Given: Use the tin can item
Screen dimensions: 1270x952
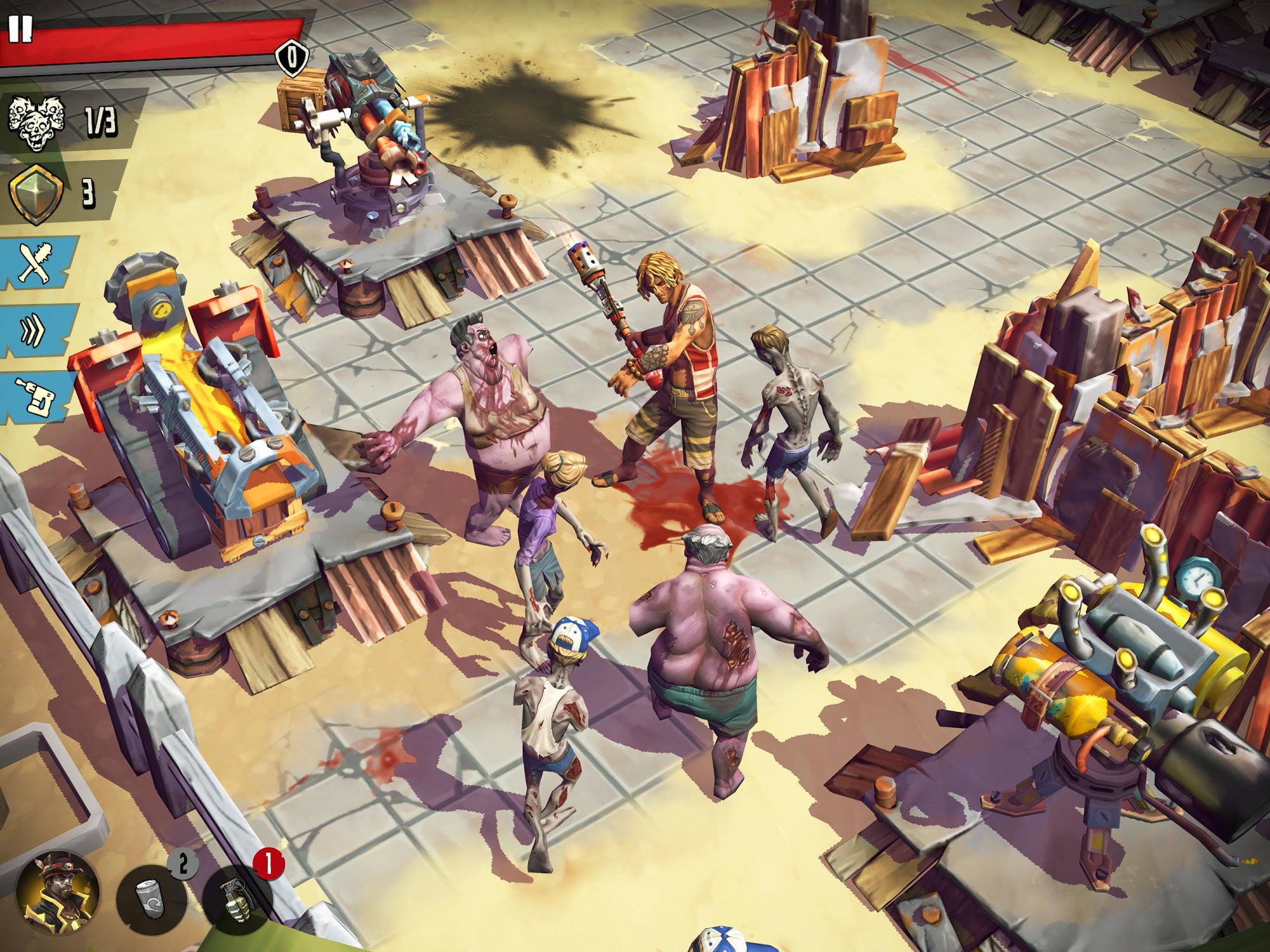Looking at the screenshot, I should point(151,899).
